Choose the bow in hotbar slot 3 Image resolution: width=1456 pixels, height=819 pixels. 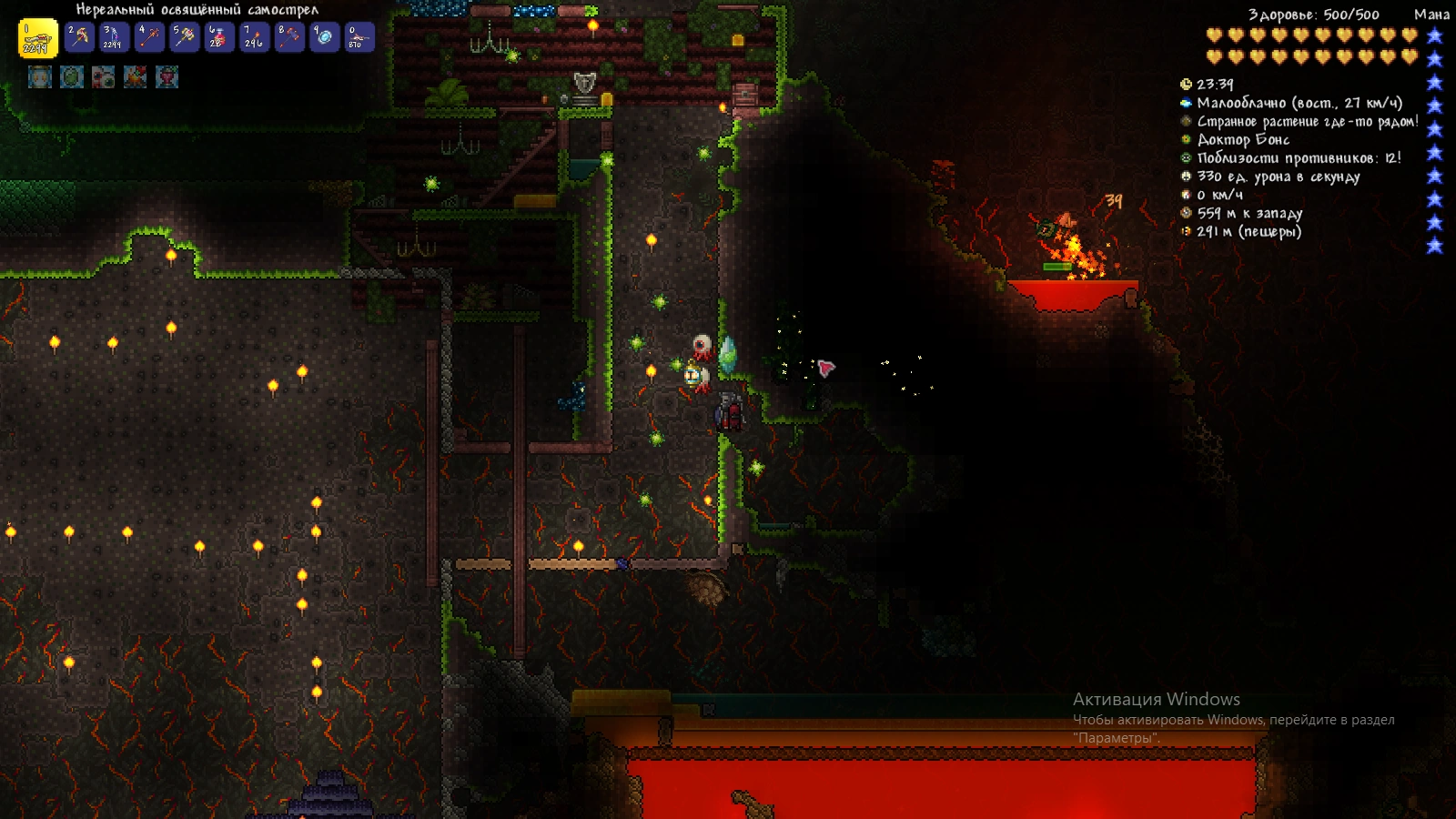pos(115,38)
